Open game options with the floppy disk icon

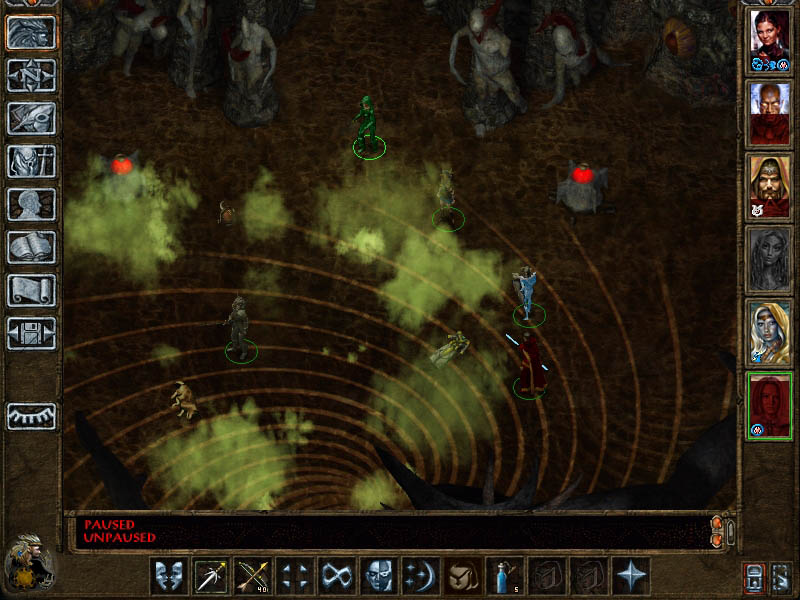(31, 333)
